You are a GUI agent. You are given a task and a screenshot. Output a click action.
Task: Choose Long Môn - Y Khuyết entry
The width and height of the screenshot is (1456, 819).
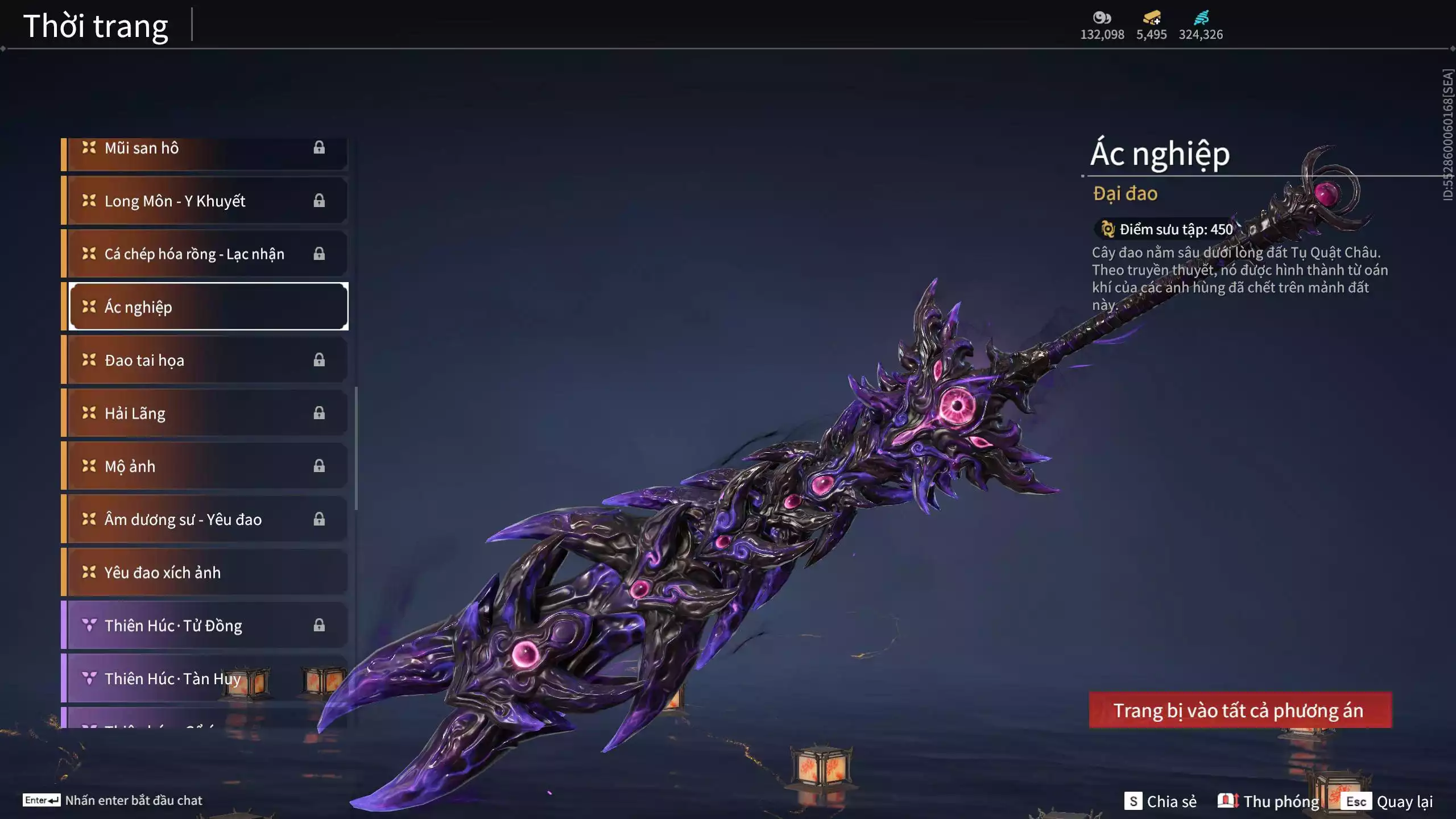205,201
